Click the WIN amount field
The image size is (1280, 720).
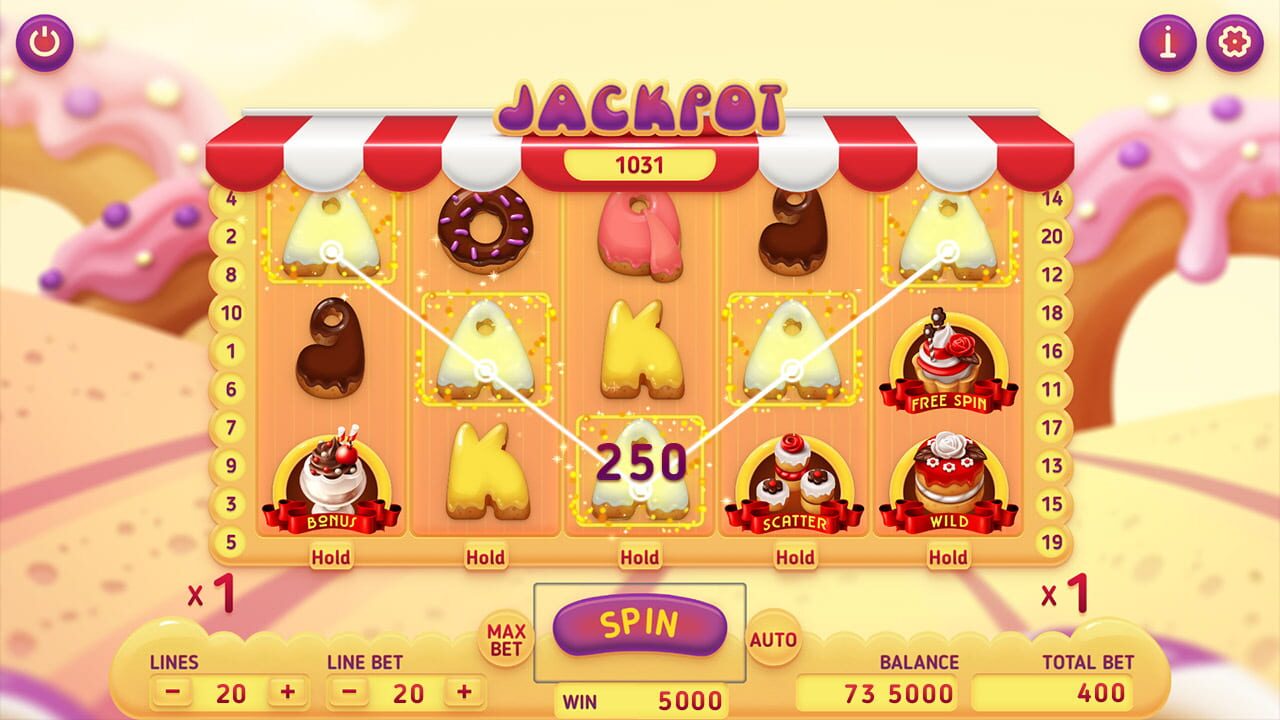(640, 701)
